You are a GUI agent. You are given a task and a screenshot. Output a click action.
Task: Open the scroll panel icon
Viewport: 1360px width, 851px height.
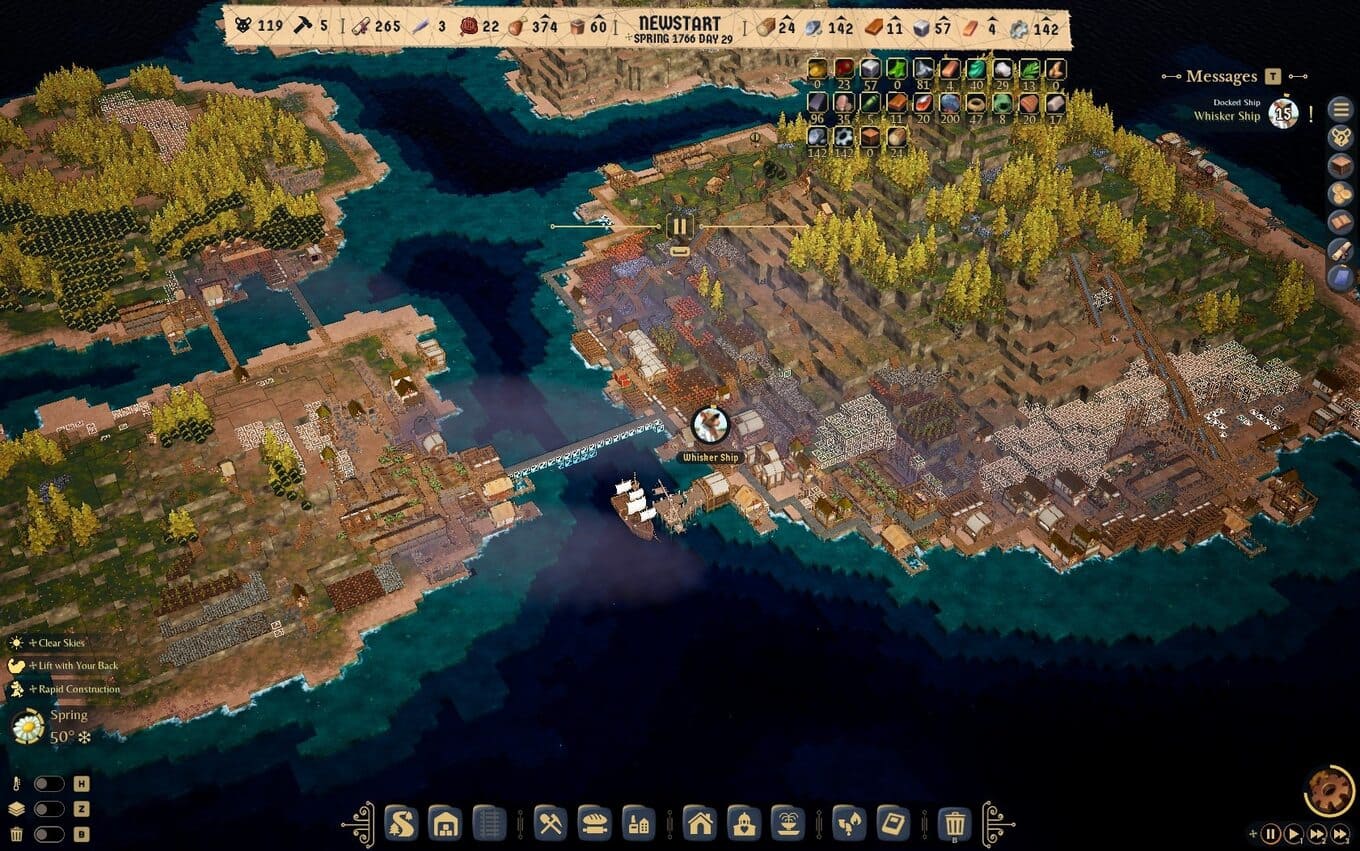1340,250
